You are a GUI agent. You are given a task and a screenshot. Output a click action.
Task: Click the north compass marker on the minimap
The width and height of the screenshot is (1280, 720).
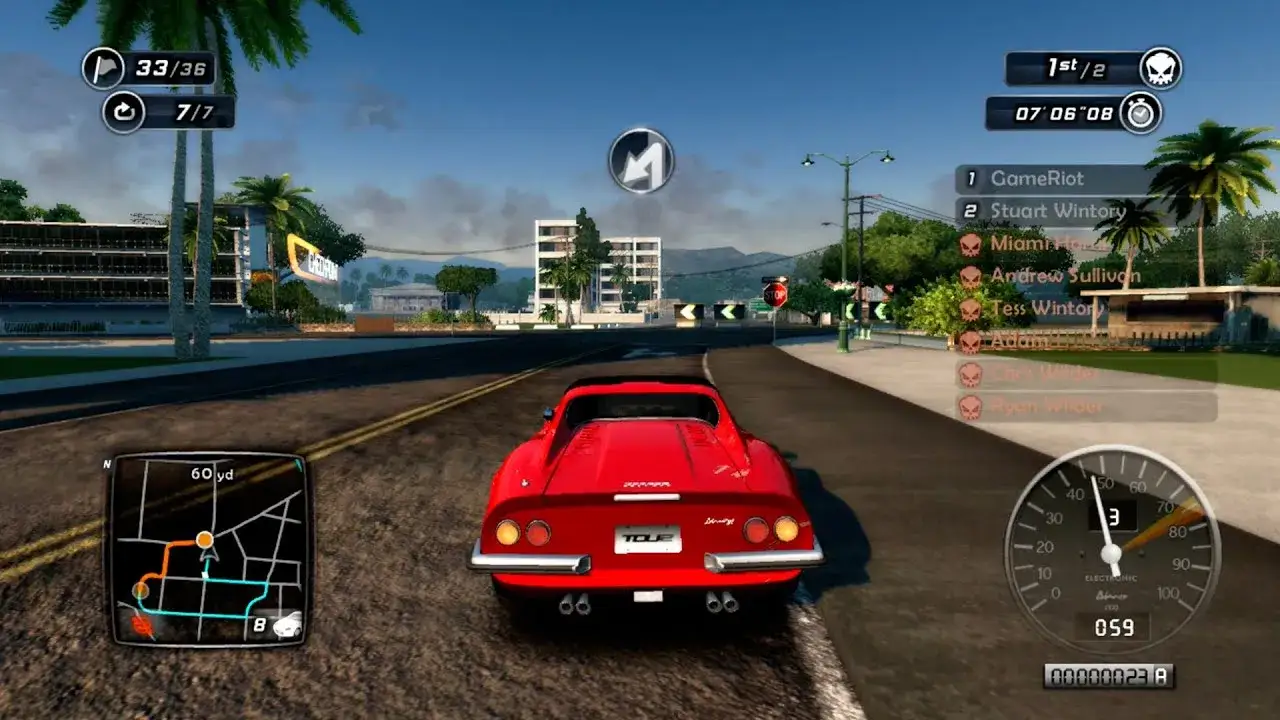[x=108, y=463]
